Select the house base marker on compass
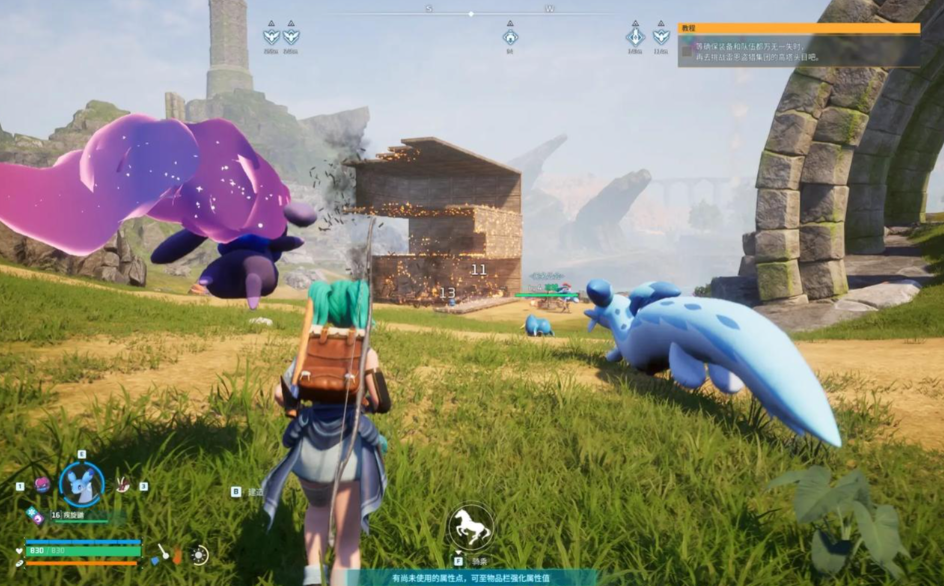The image size is (944, 586). pyautogui.click(x=510, y=37)
